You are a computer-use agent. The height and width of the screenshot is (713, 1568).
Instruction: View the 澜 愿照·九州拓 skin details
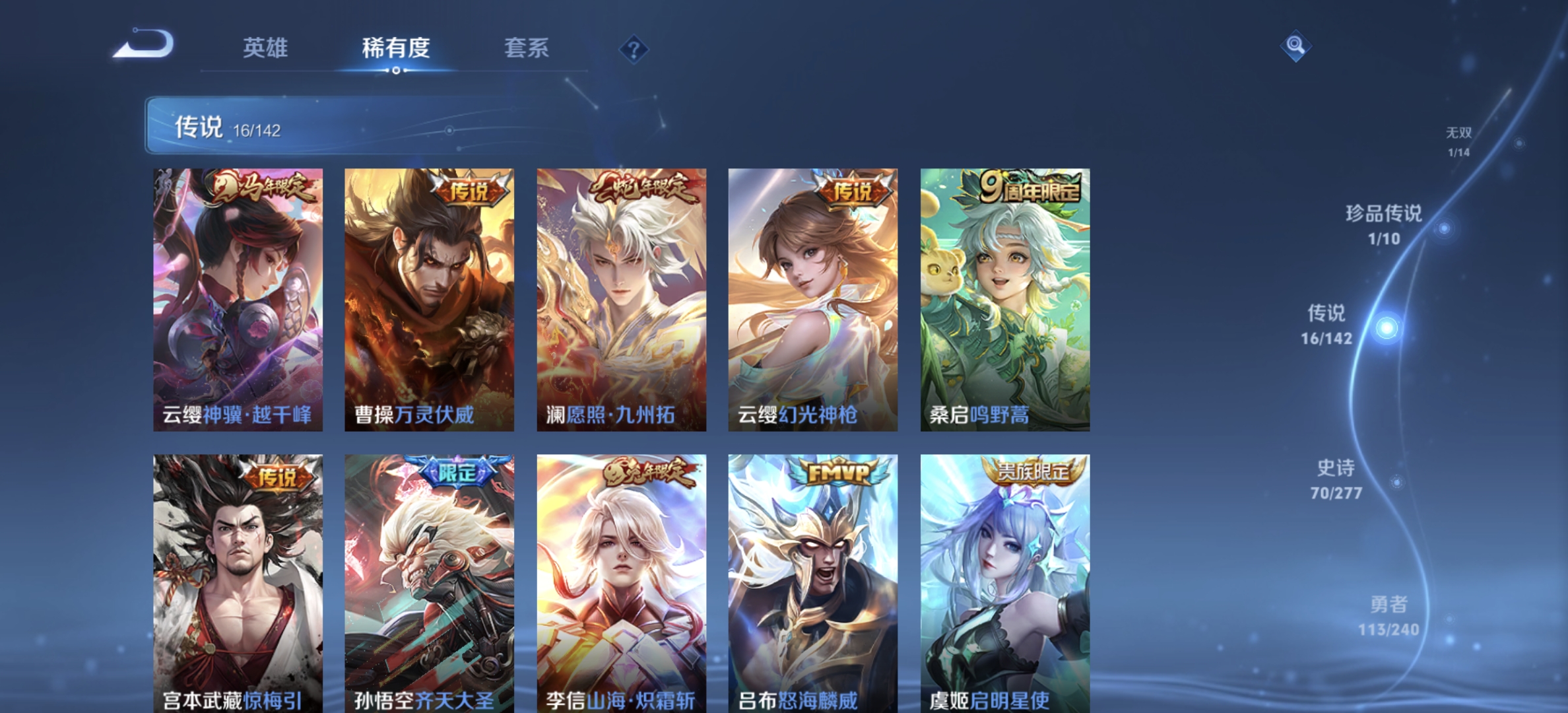point(622,297)
